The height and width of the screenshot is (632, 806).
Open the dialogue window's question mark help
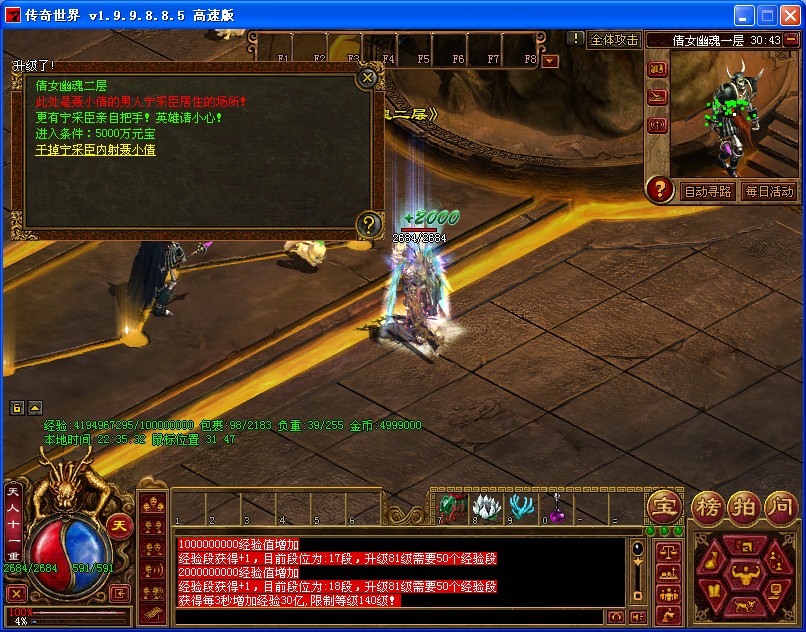tap(368, 224)
